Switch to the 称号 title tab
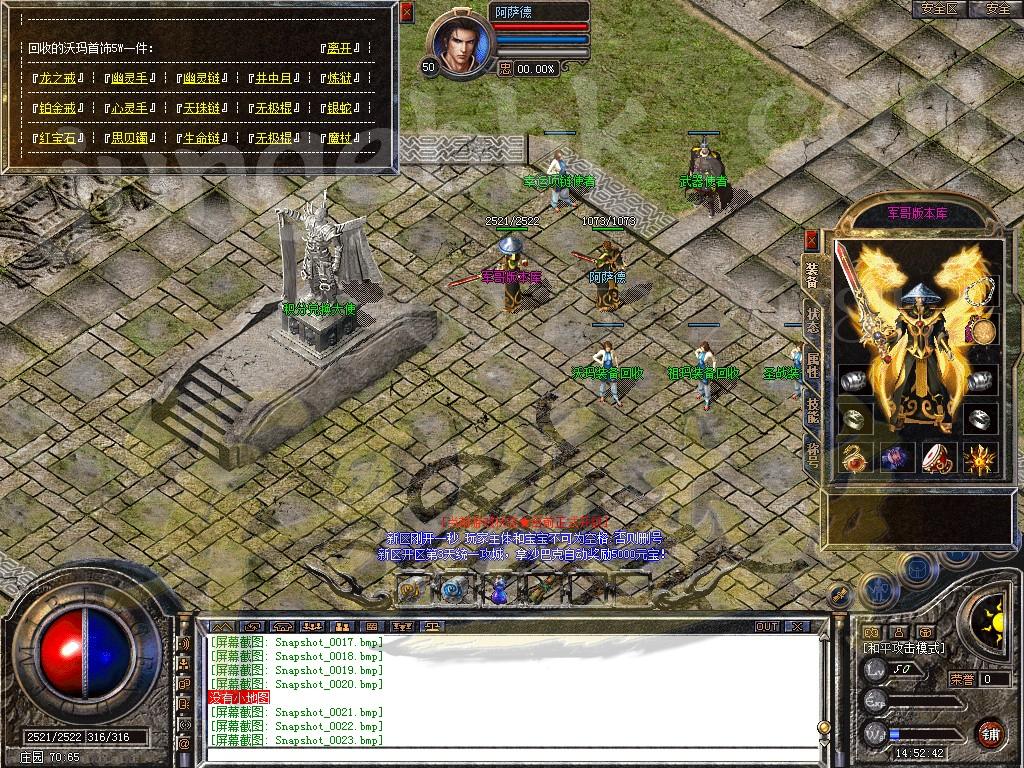 click(813, 452)
